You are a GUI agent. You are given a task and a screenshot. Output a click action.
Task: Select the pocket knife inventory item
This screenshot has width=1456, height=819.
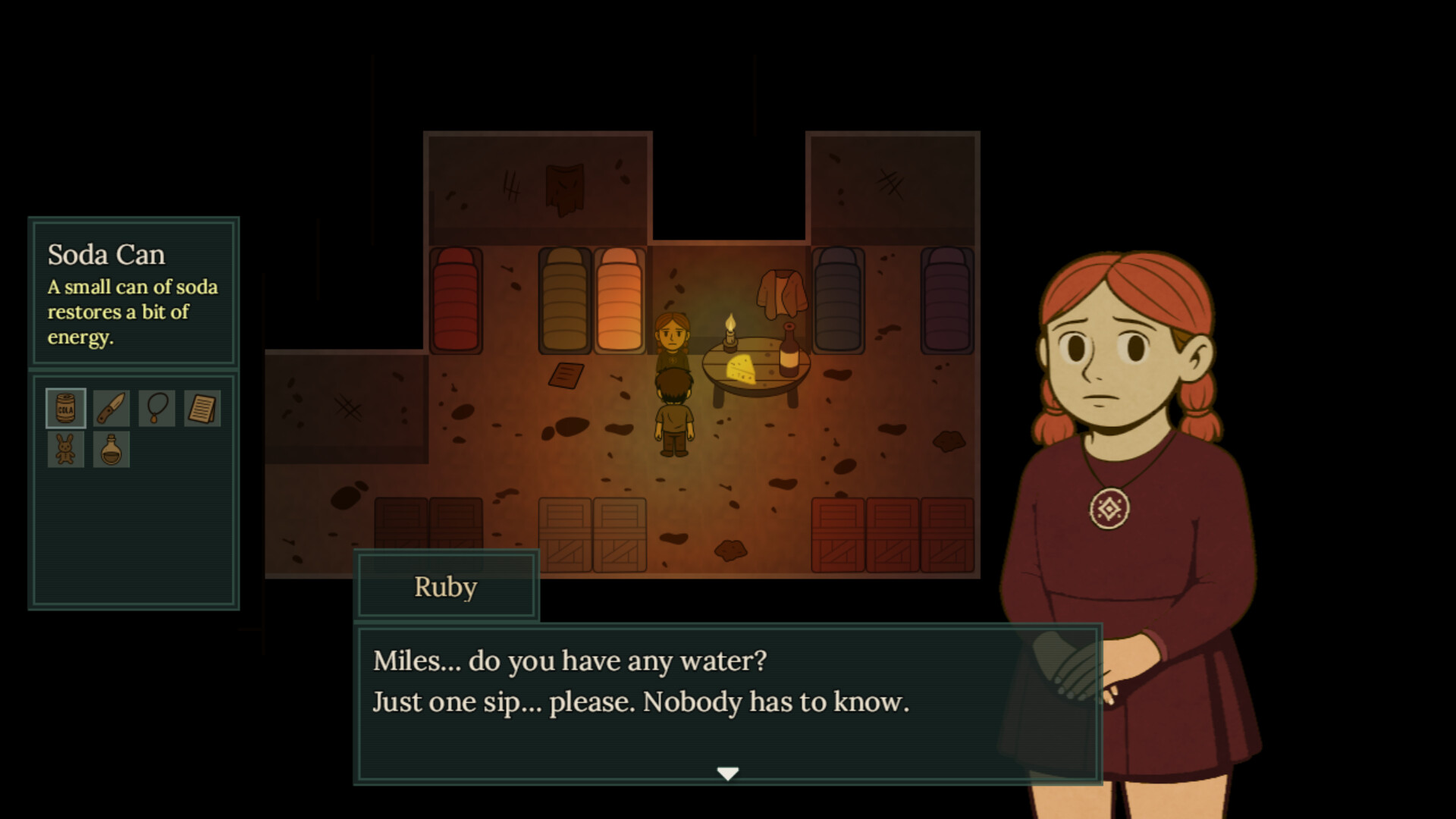pos(111,408)
